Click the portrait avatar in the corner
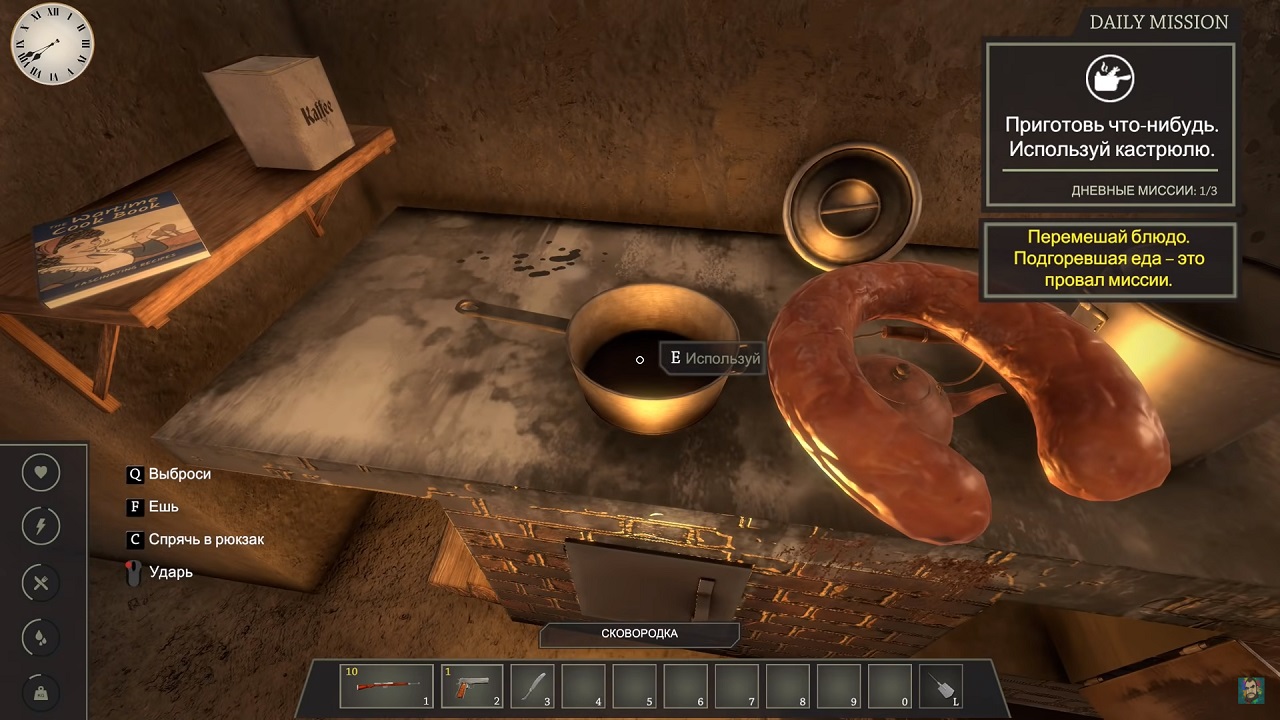Viewport: 1280px width, 720px height. [x=1251, y=690]
